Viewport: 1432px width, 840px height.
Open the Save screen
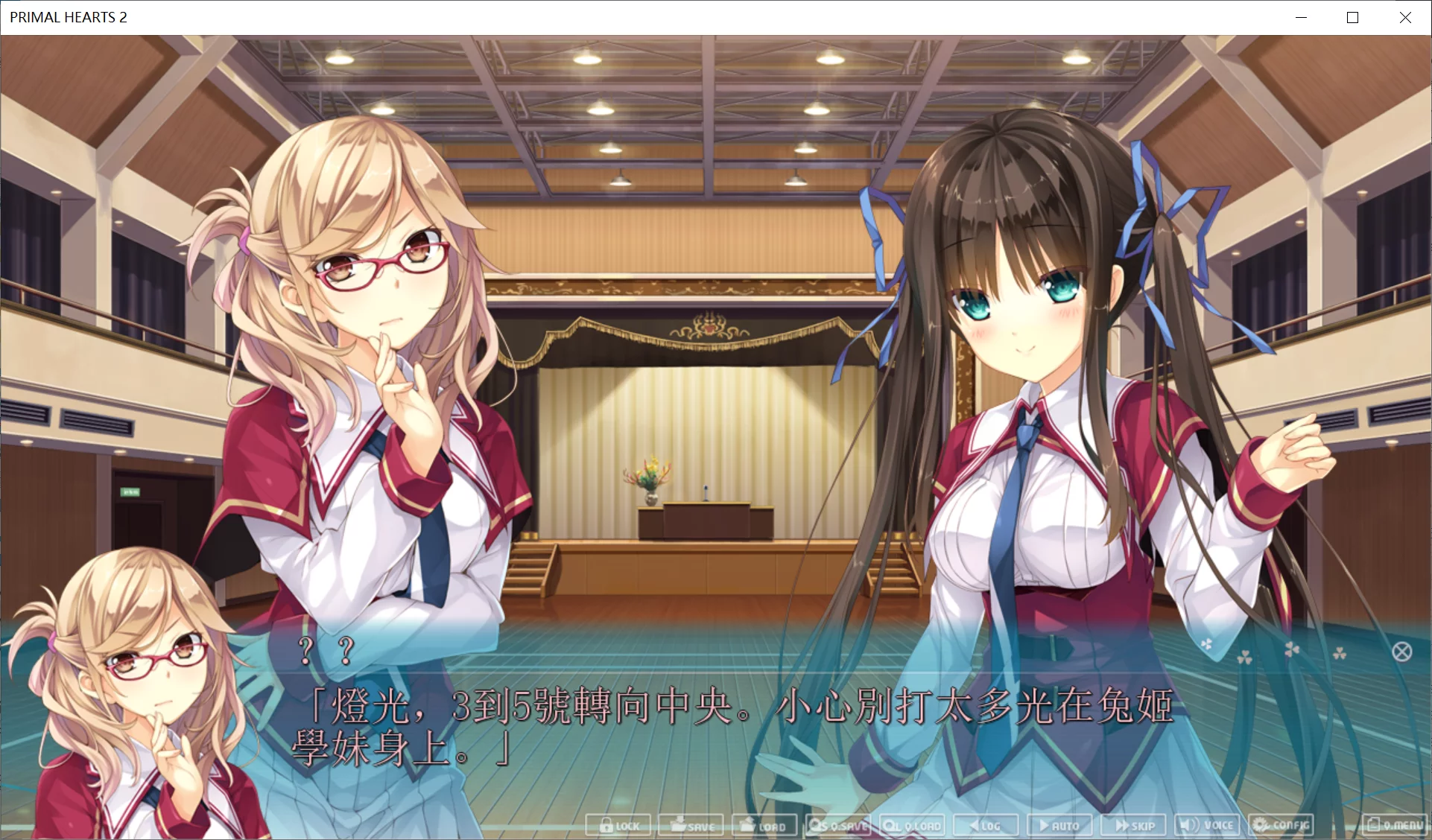coord(690,825)
